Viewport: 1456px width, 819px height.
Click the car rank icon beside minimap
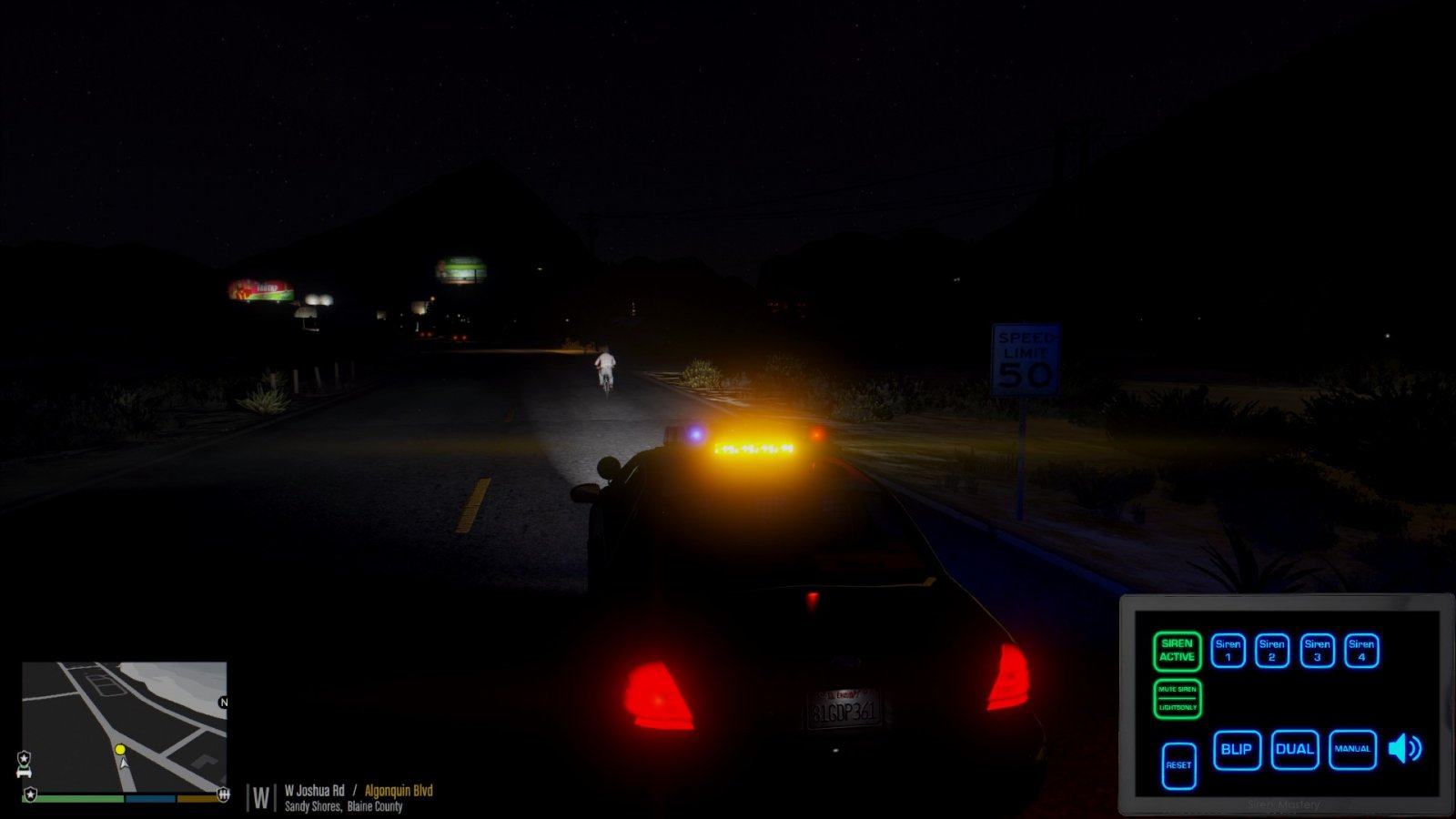[24, 772]
